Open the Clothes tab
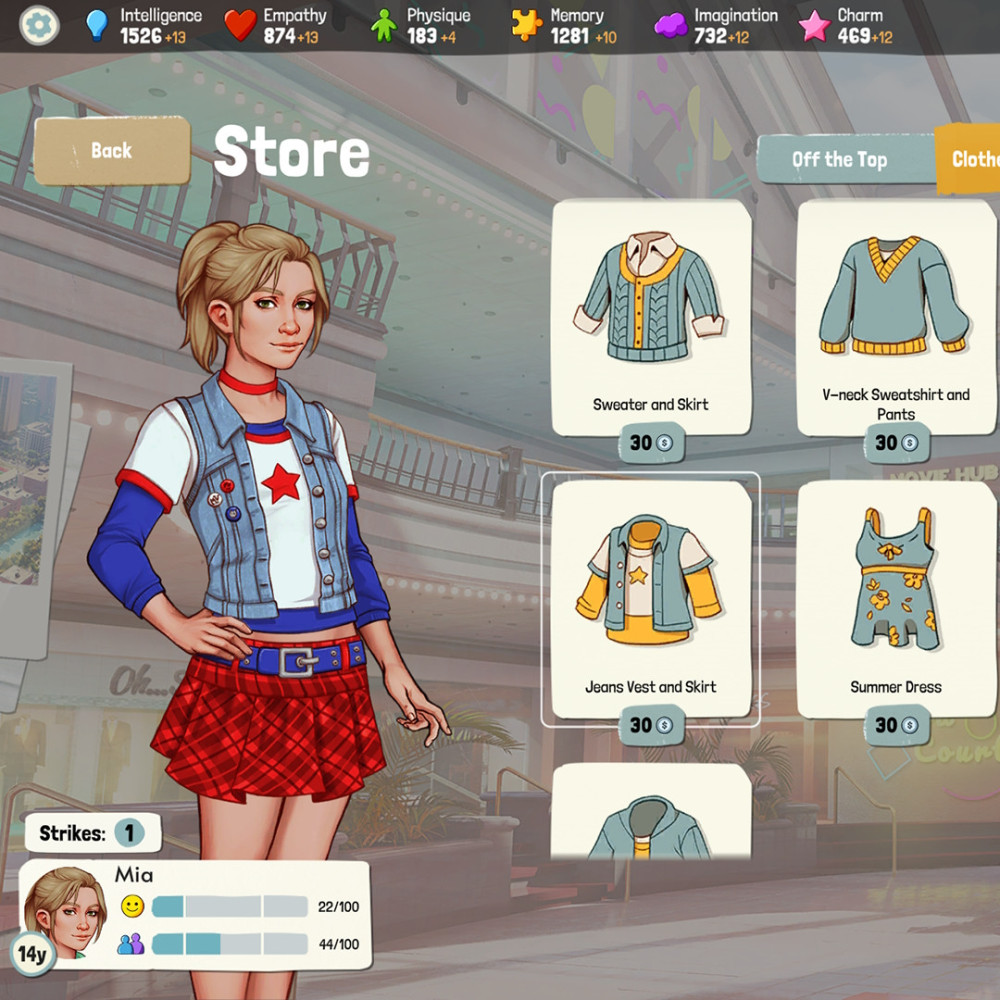The image size is (1000, 1000). coord(972,160)
